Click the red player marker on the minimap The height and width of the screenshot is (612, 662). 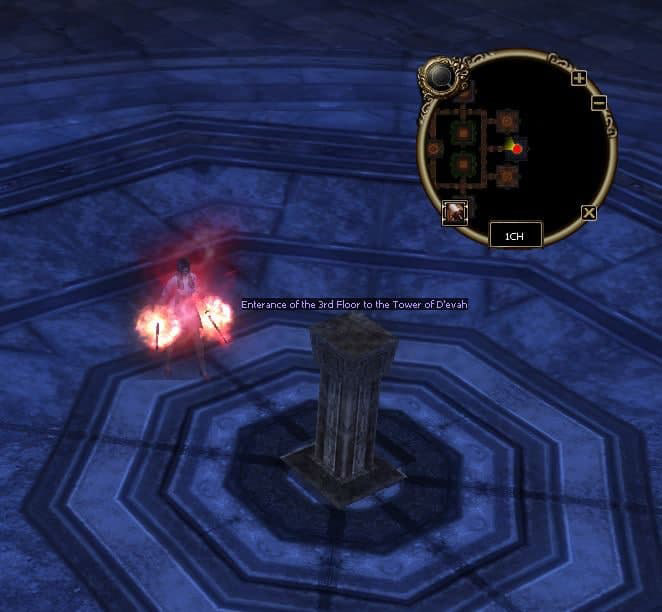(x=517, y=149)
